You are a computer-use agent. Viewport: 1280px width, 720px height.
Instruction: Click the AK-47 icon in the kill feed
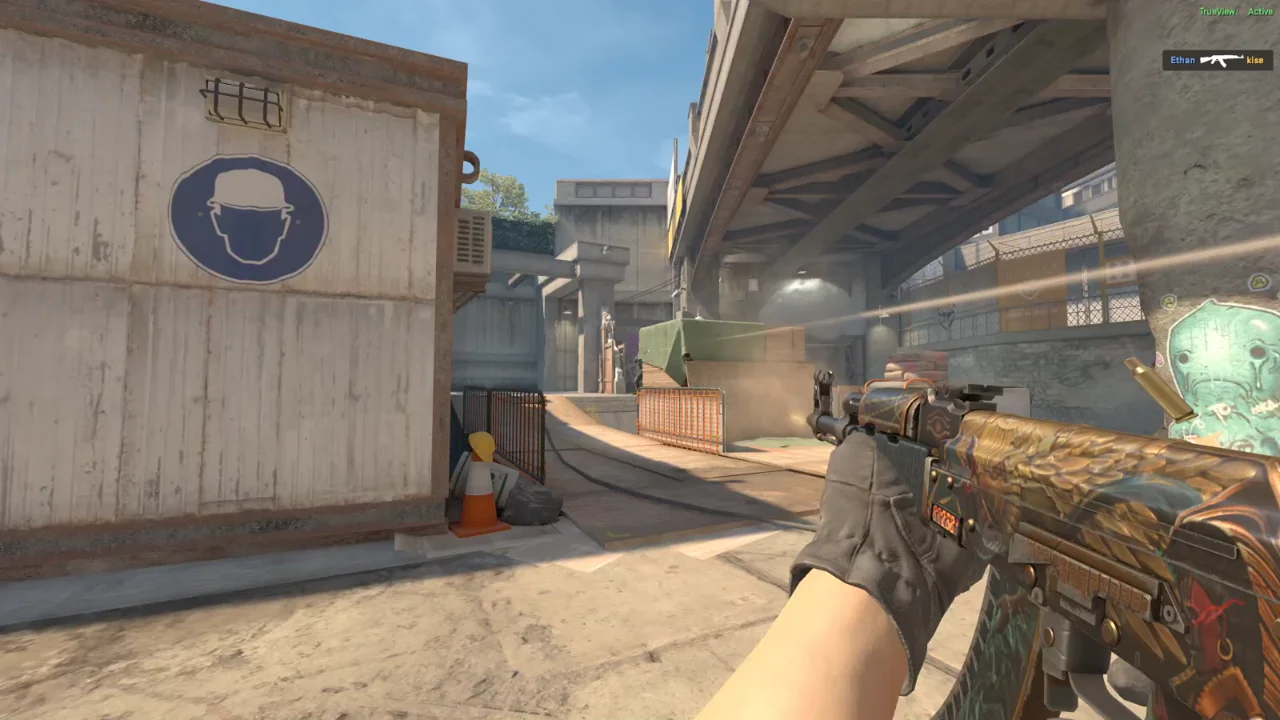pos(1220,60)
